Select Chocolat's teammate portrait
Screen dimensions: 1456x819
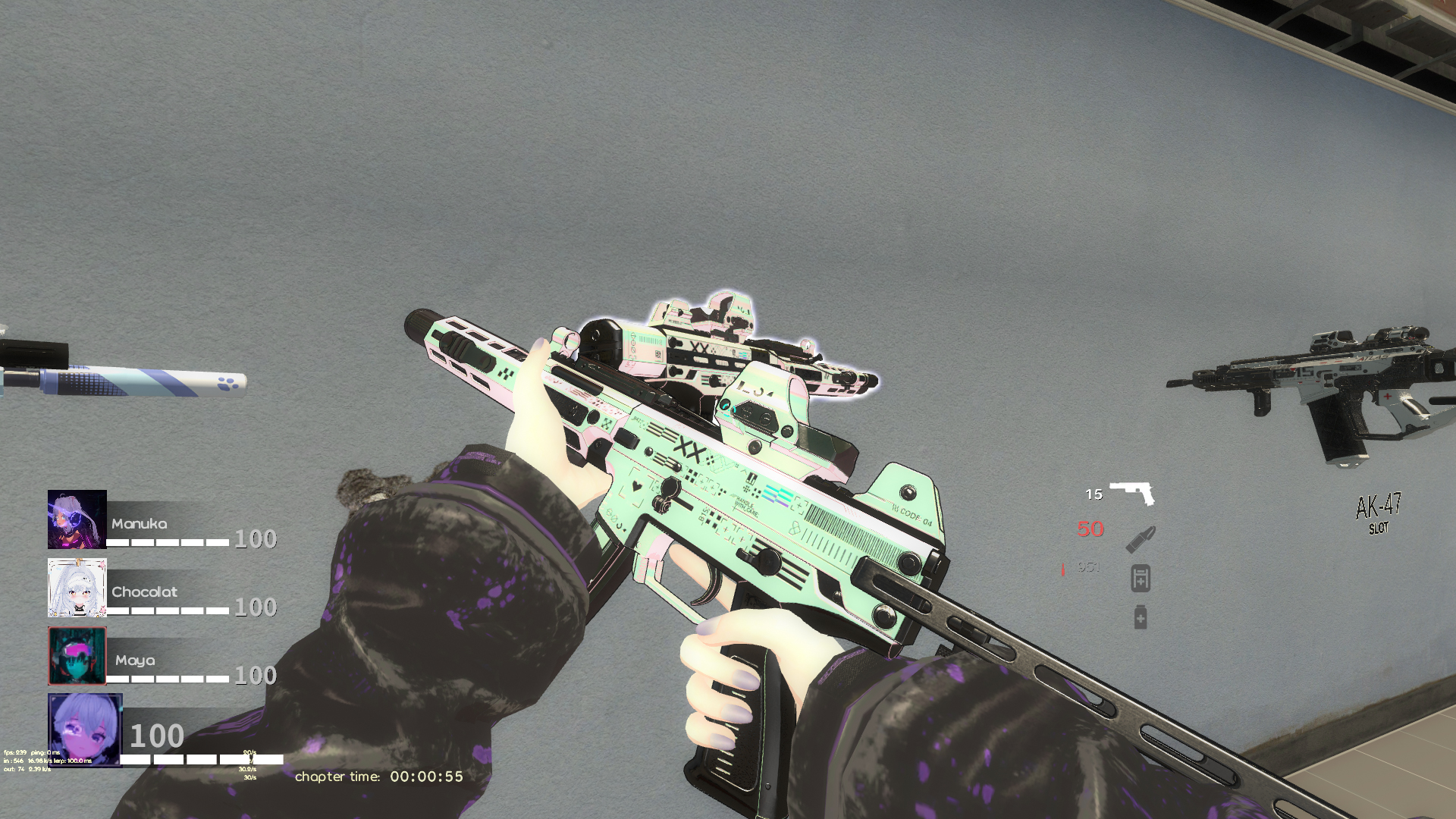[77, 588]
